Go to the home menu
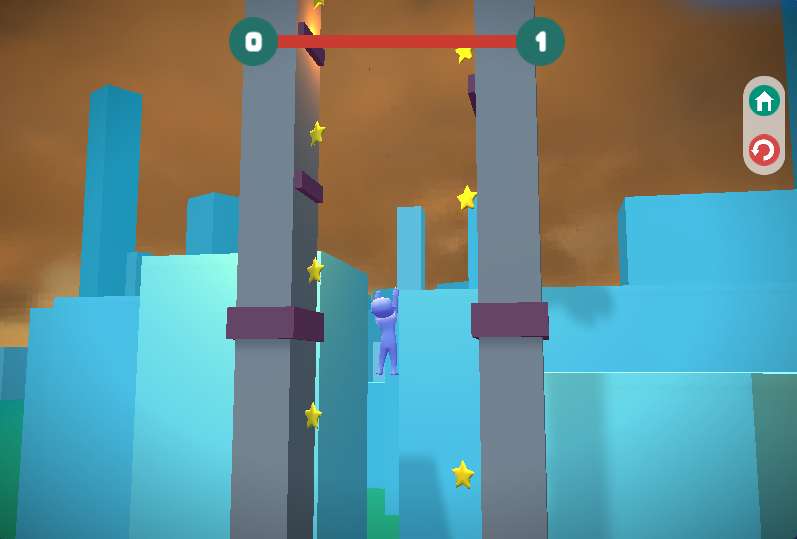Viewport: 797px width, 539px height. tap(764, 101)
